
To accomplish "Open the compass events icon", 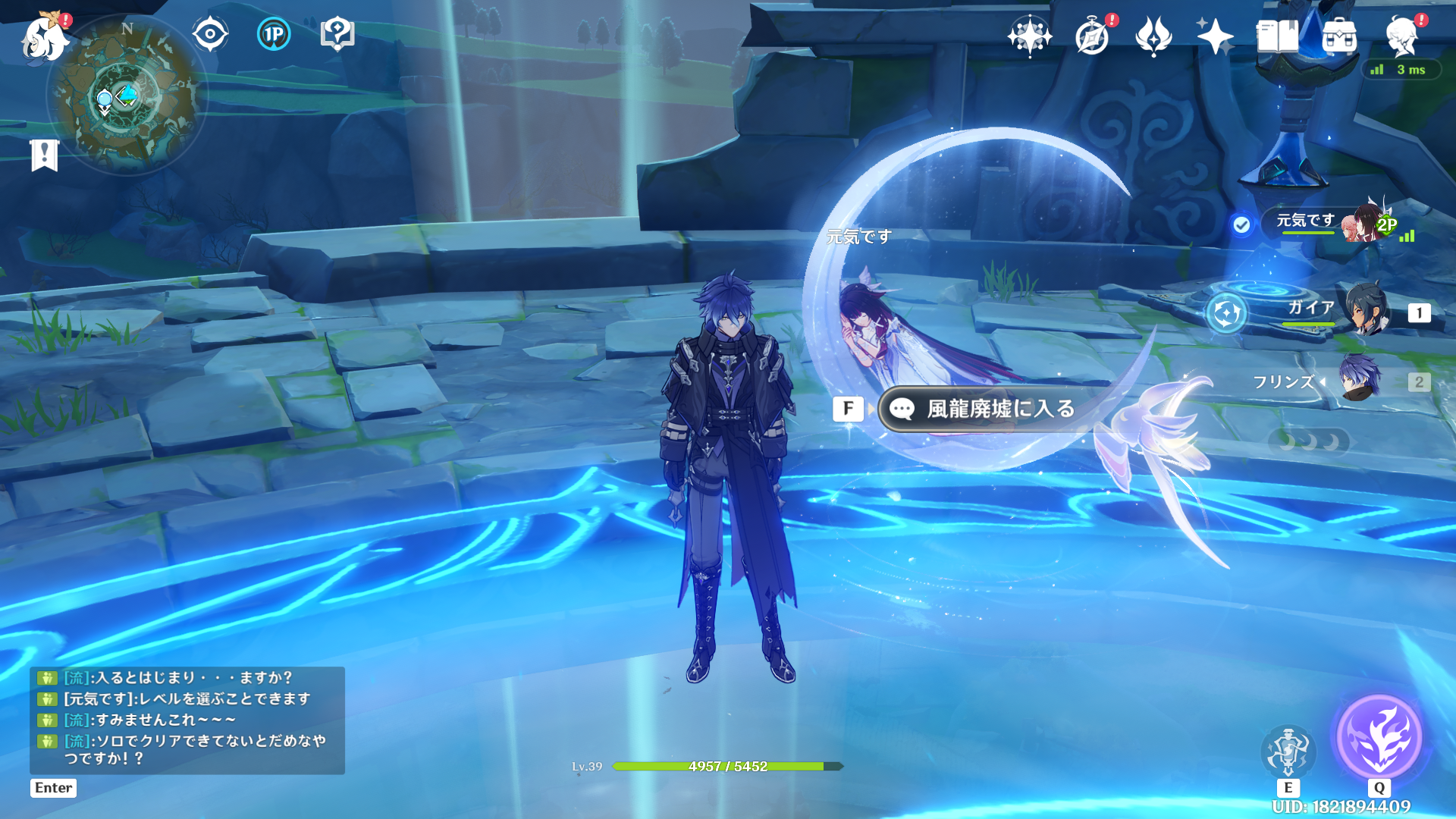I will coord(1092,36).
